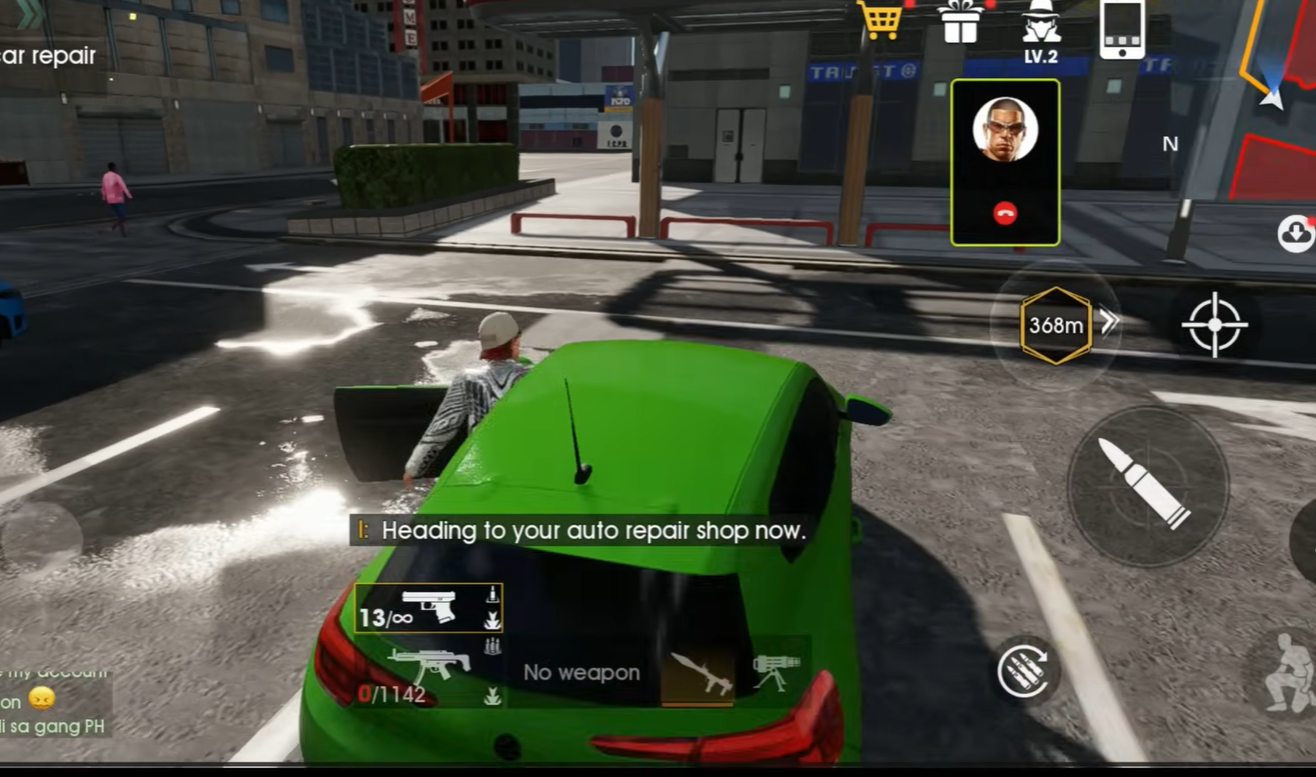Viewport: 1316px width, 777px height.
Task: Open the shopping cart store
Action: tap(880, 21)
